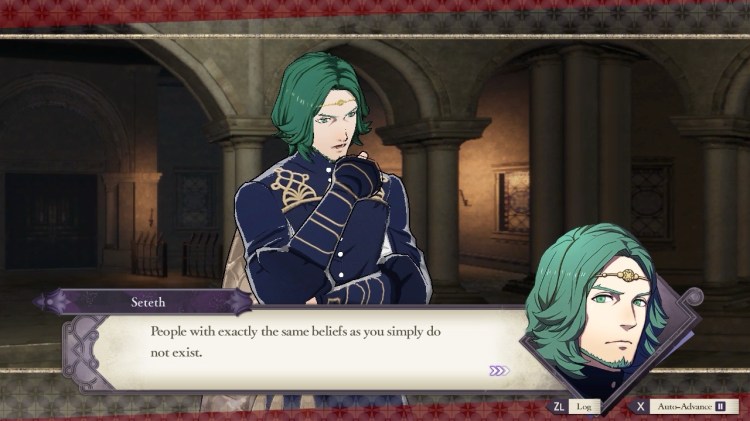Continue dialogue with the purple arrows
The width and height of the screenshot is (750, 421).
pyautogui.click(x=499, y=371)
